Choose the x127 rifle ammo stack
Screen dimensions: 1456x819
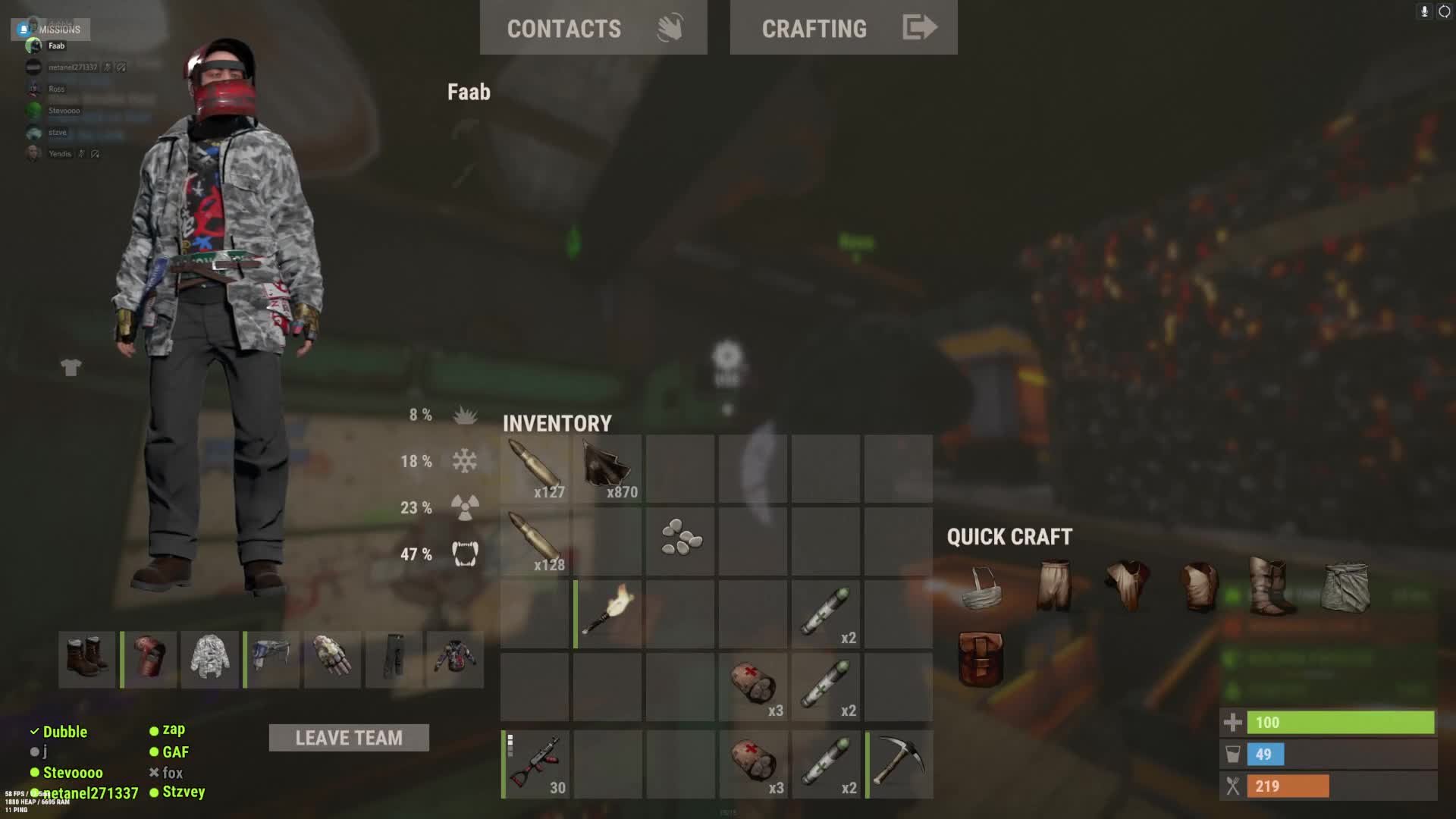(535, 469)
